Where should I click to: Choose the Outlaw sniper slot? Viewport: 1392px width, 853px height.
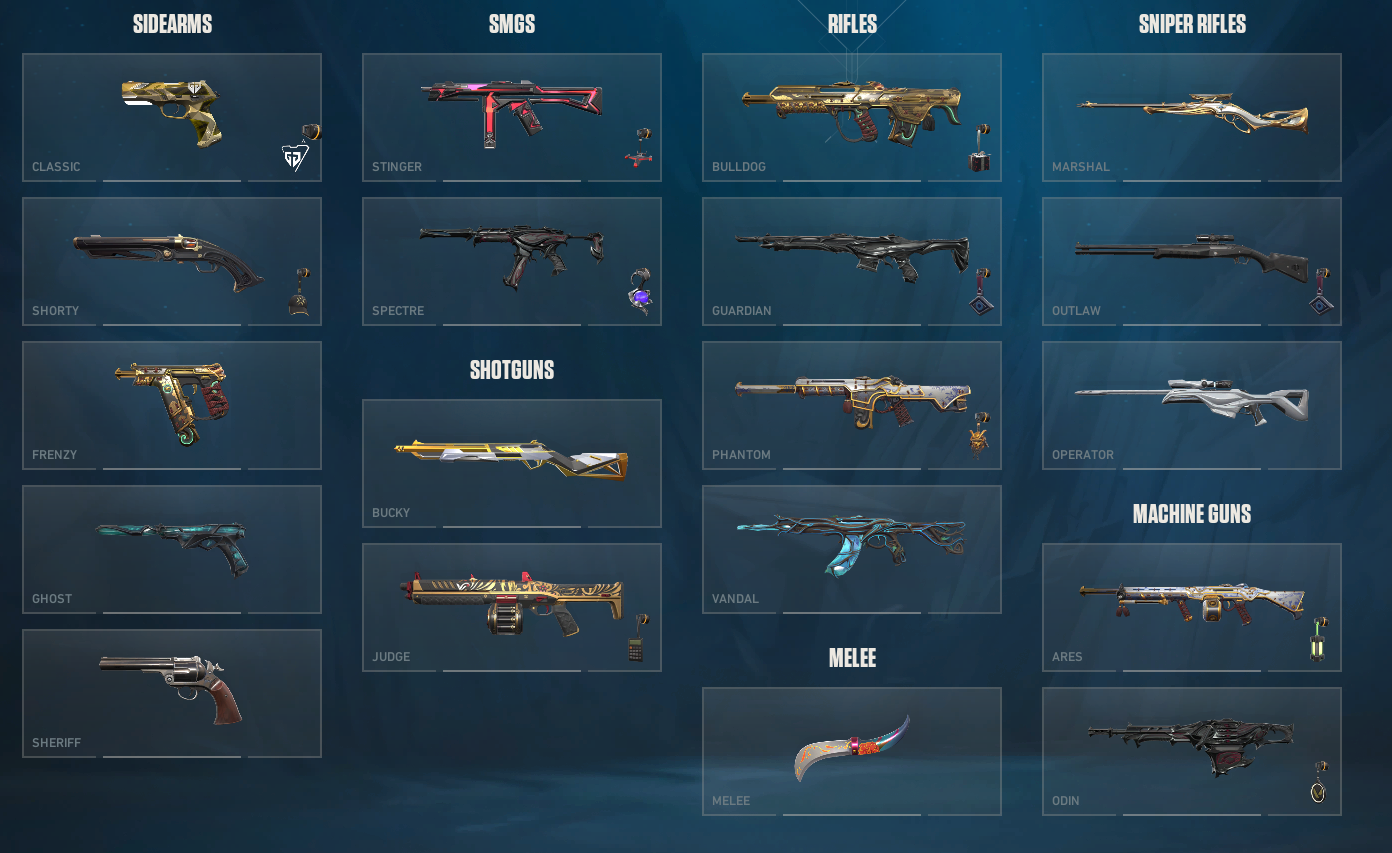[1192, 261]
